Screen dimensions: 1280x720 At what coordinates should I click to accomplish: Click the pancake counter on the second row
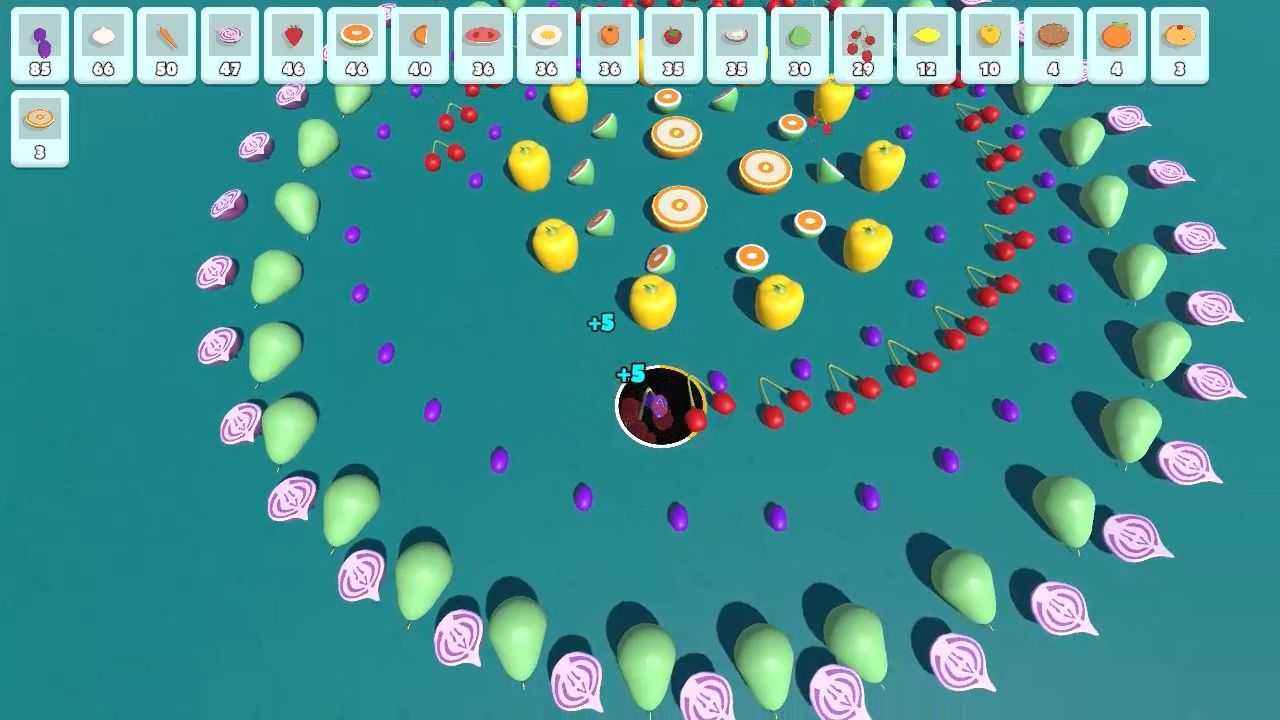click(x=39, y=128)
